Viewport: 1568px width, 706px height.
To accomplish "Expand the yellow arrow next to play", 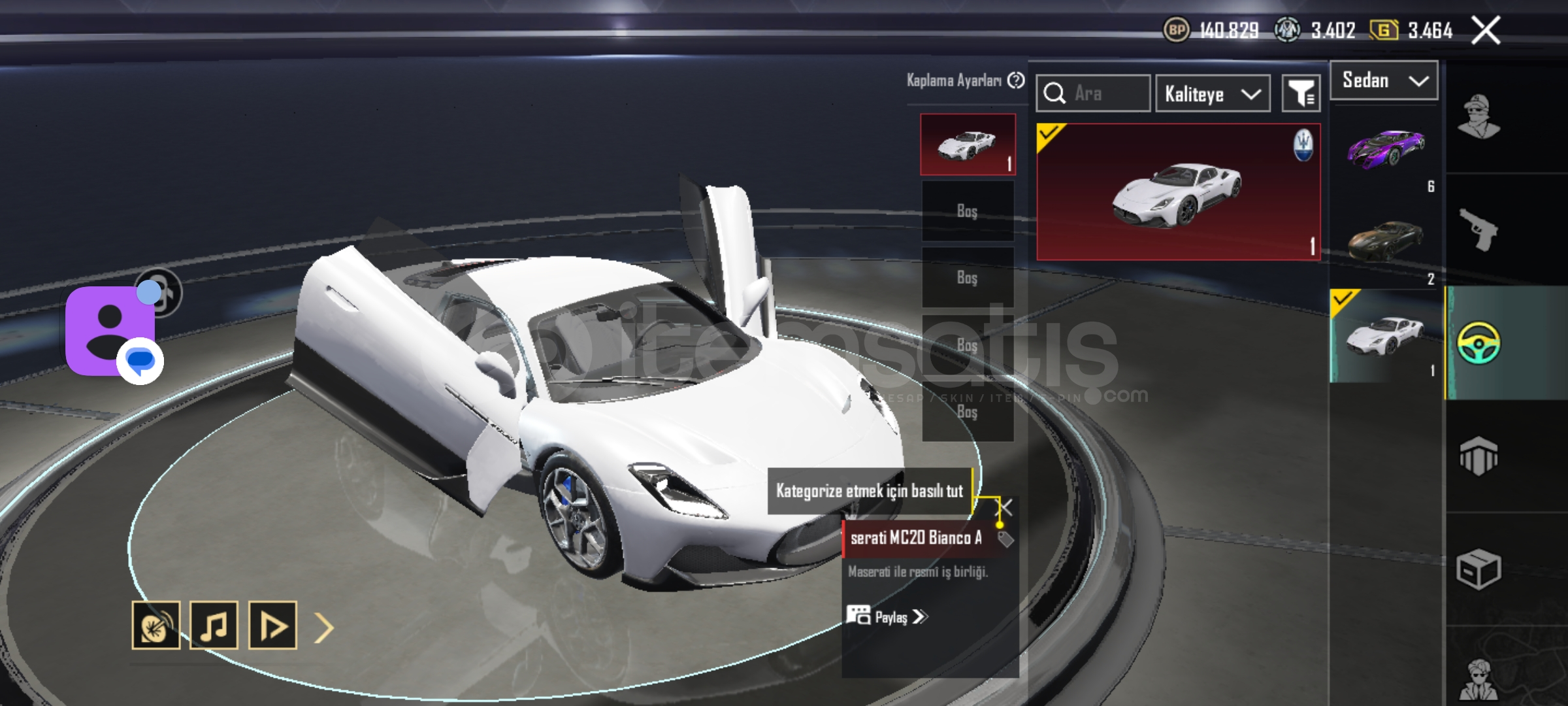I will [x=324, y=628].
